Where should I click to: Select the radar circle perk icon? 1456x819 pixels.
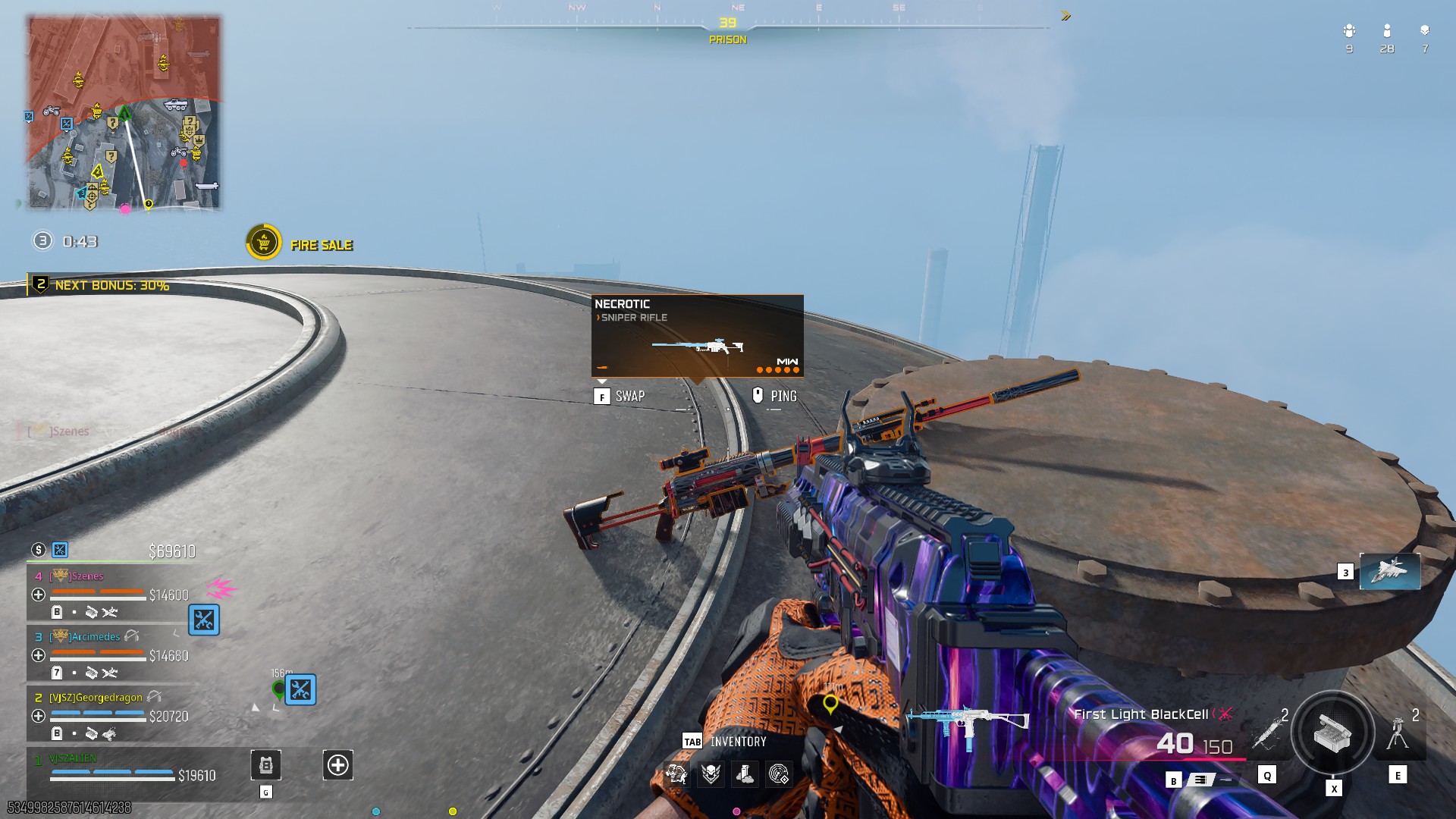[779, 773]
